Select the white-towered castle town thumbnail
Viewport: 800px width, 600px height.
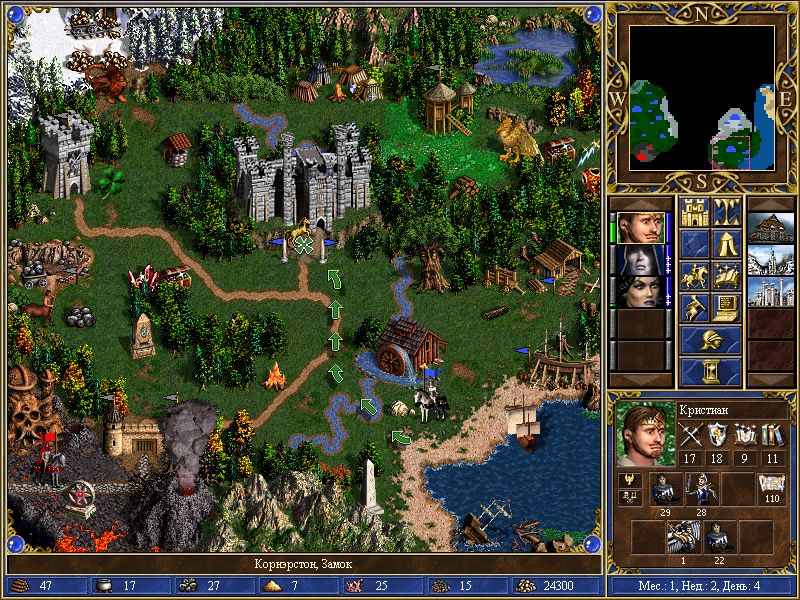769,292
